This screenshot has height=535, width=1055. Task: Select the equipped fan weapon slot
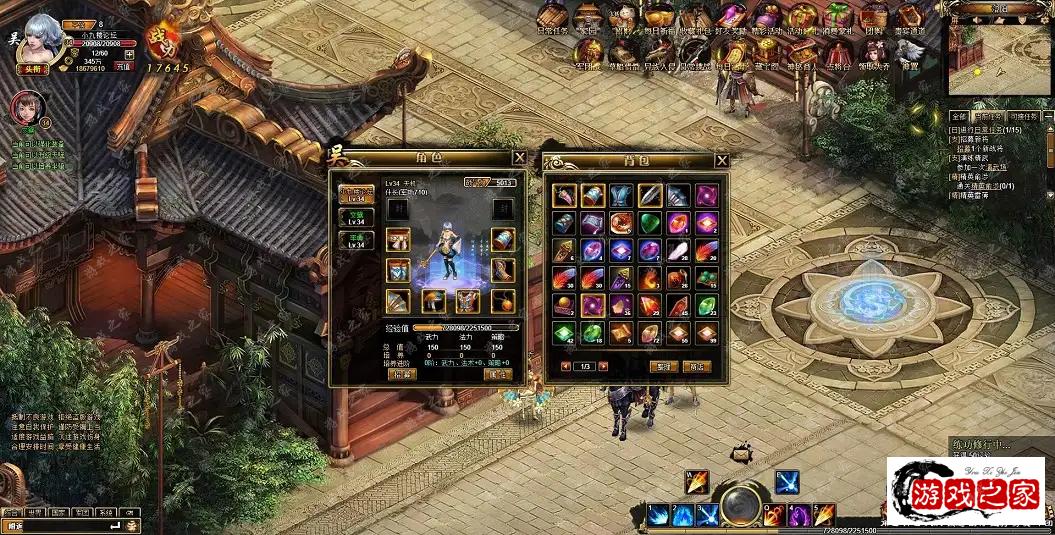pos(398,301)
